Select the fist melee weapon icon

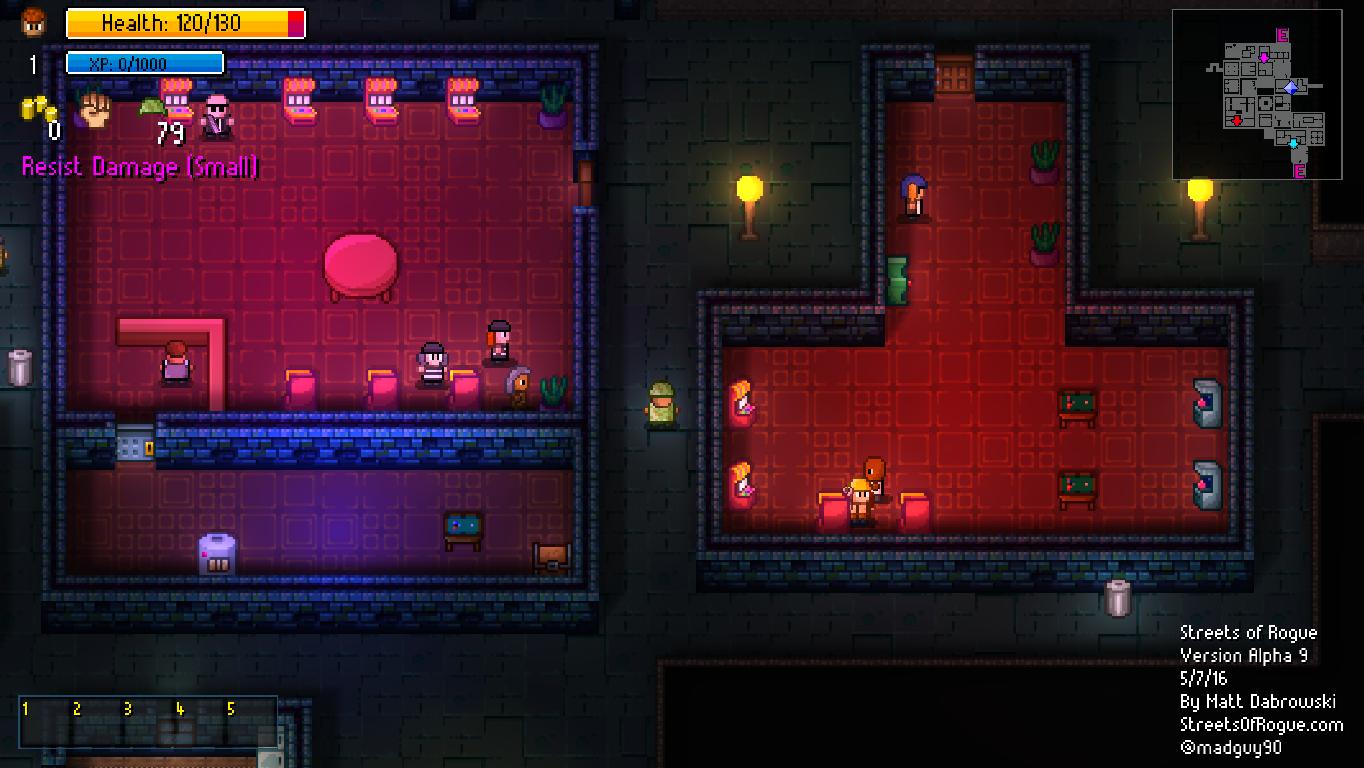tap(94, 108)
